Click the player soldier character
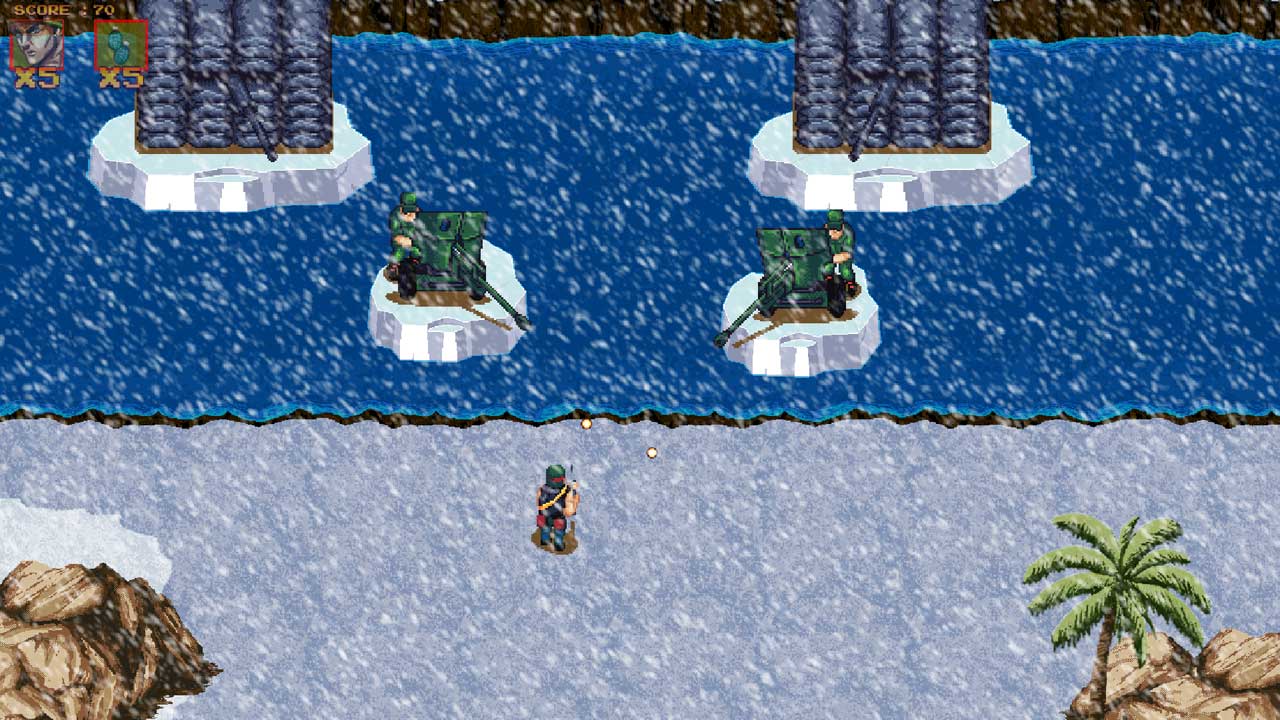Screen dimensions: 1280x720 [x=560, y=505]
